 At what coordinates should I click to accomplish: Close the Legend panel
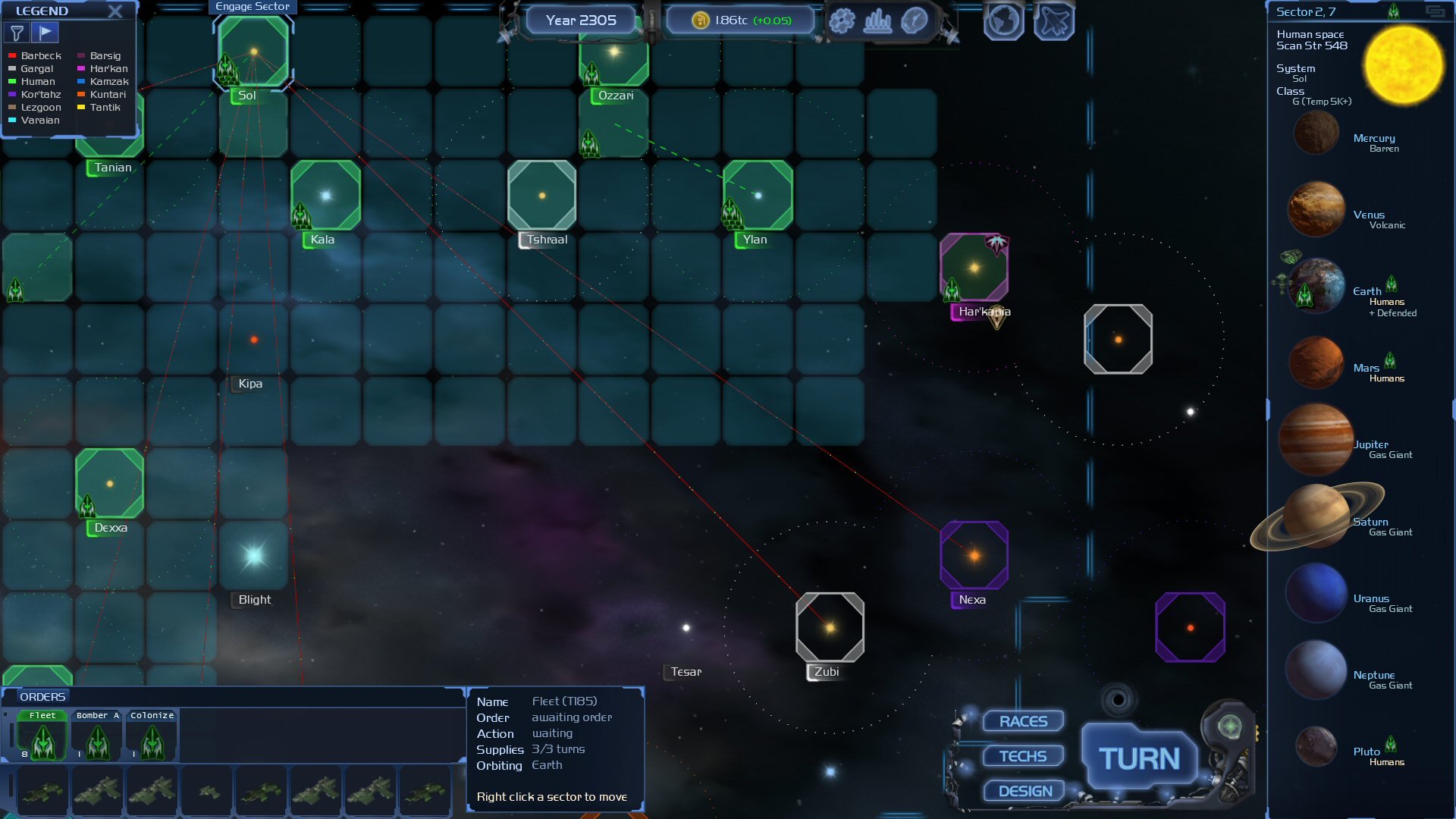tap(115, 11)
